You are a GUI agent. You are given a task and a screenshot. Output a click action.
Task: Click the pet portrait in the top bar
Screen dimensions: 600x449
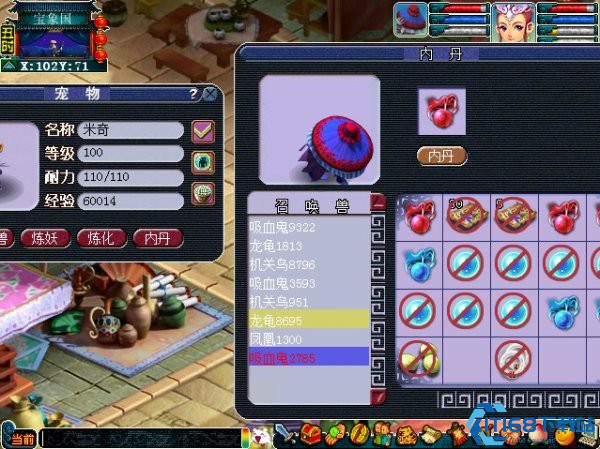click(411, 19)
